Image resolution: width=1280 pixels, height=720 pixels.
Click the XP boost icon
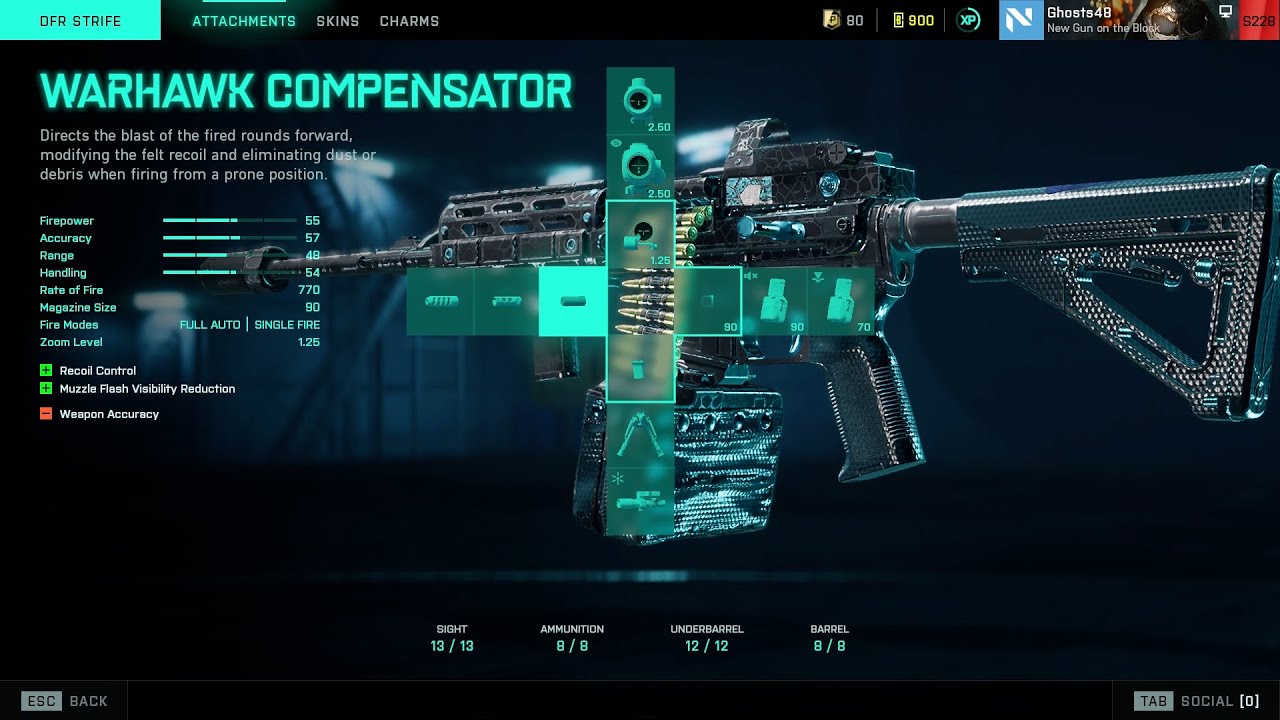pyautogui.click(x=968, y=20)
